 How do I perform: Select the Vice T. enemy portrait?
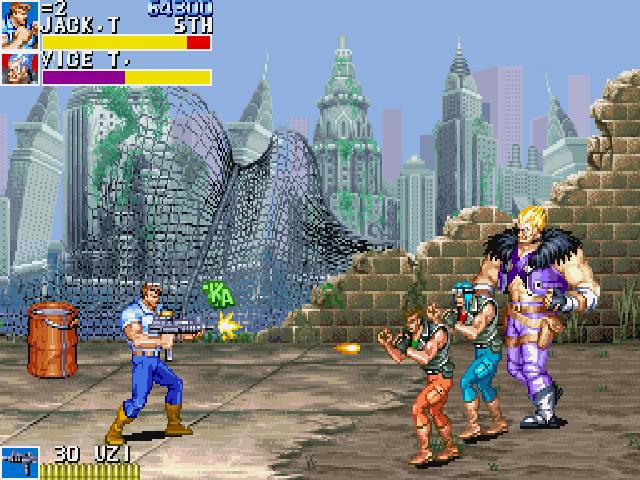tap(19, 68)
